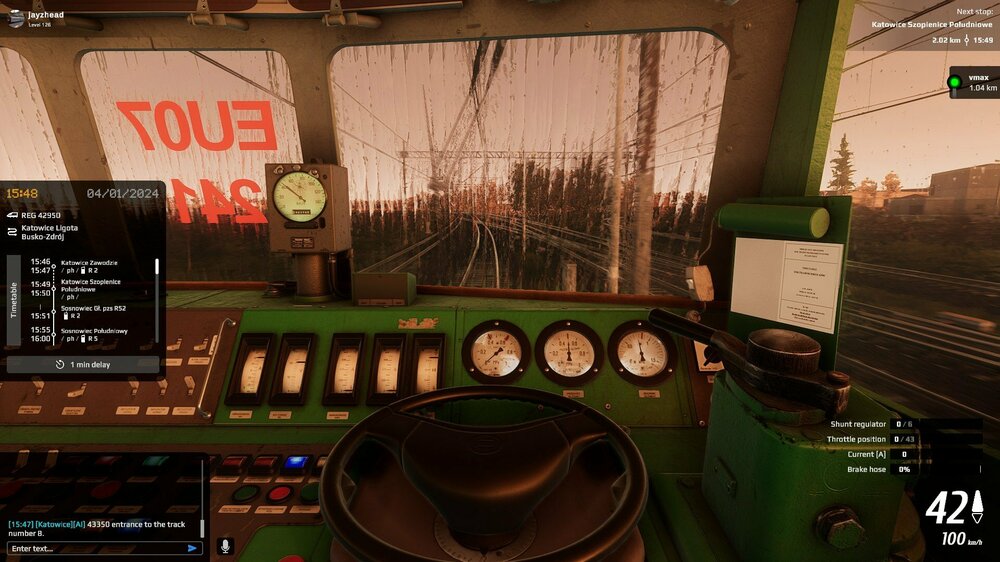
Task: Click the vmax green signal indicator
Action: (954, 82)
